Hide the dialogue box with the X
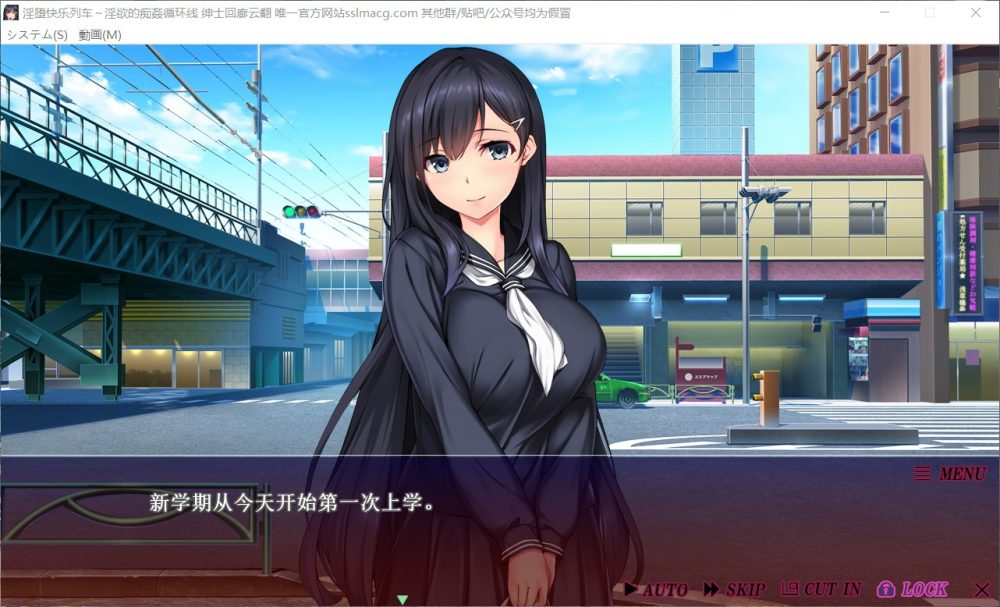 980,589
